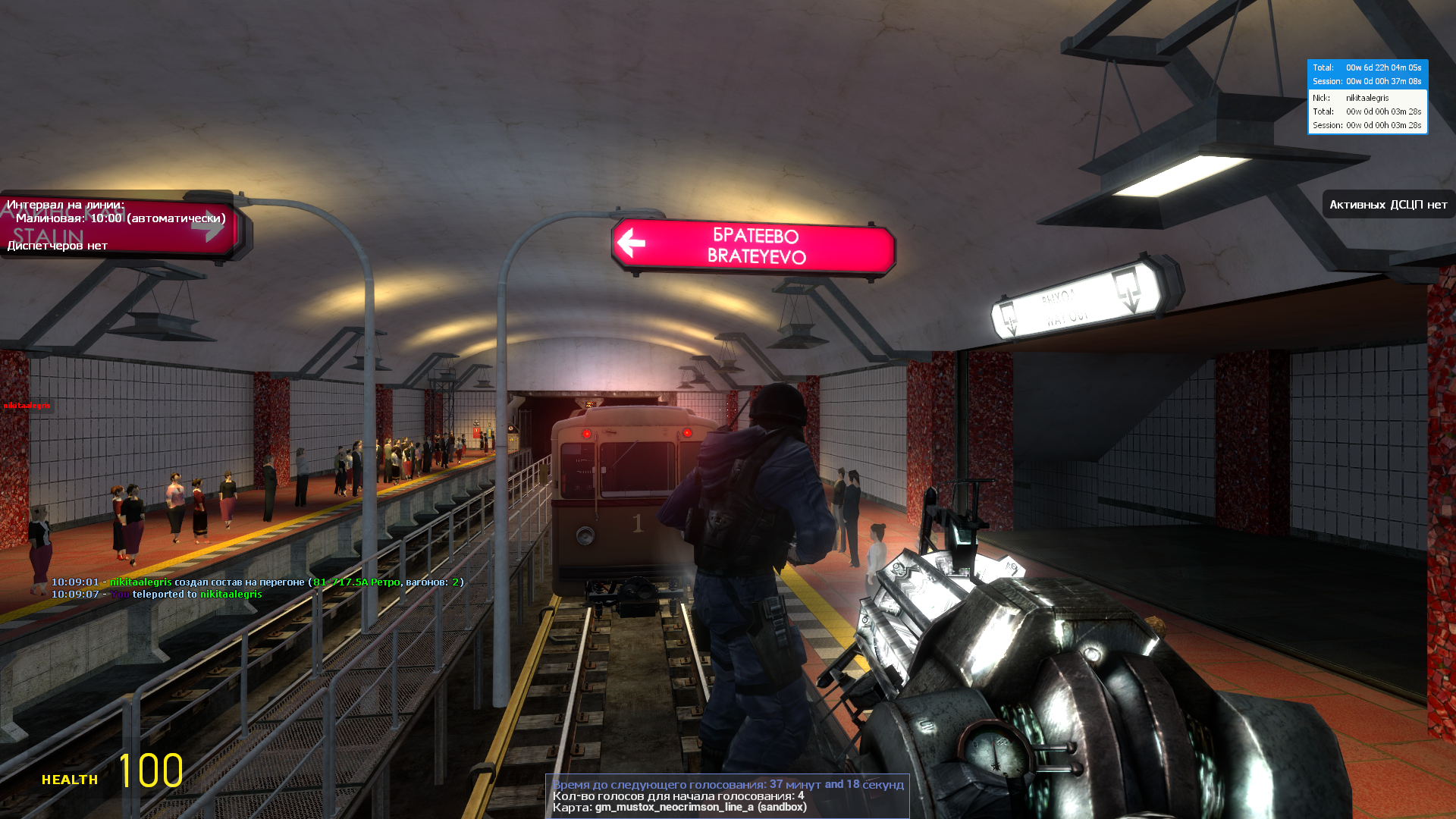Select the "Активных ДСЦП нет" notice
1456x819 pixels.
coord(1388,205)
